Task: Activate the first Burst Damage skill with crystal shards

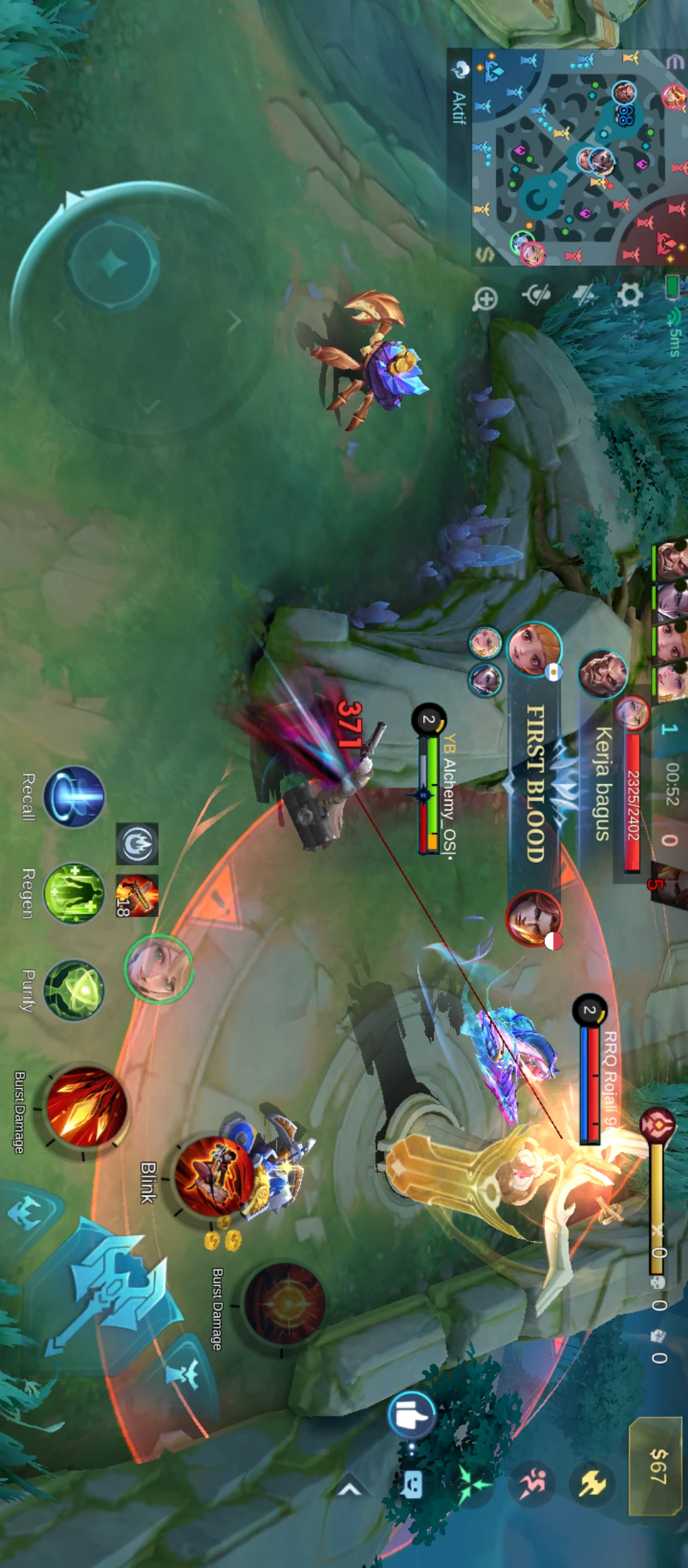Action: pyautogui.click(x=86, y=1107)
